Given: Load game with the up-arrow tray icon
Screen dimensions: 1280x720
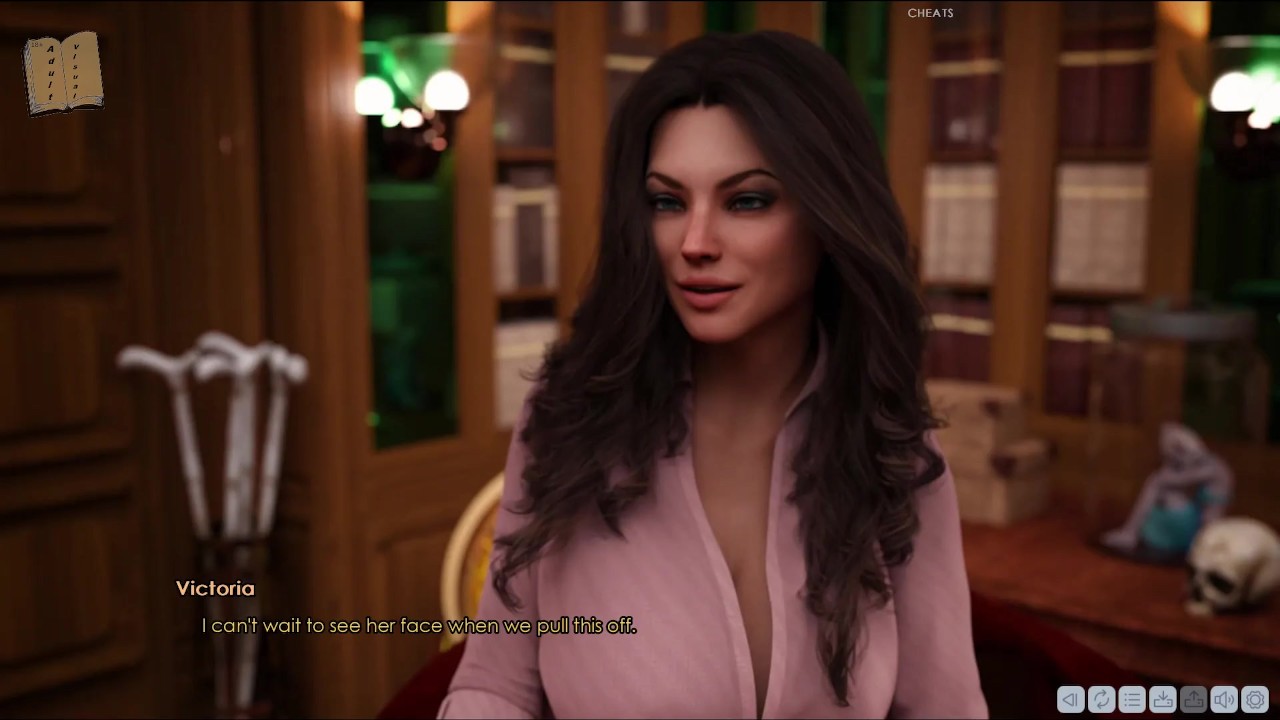Looking at the screenshot, I should coord(1193,700).
